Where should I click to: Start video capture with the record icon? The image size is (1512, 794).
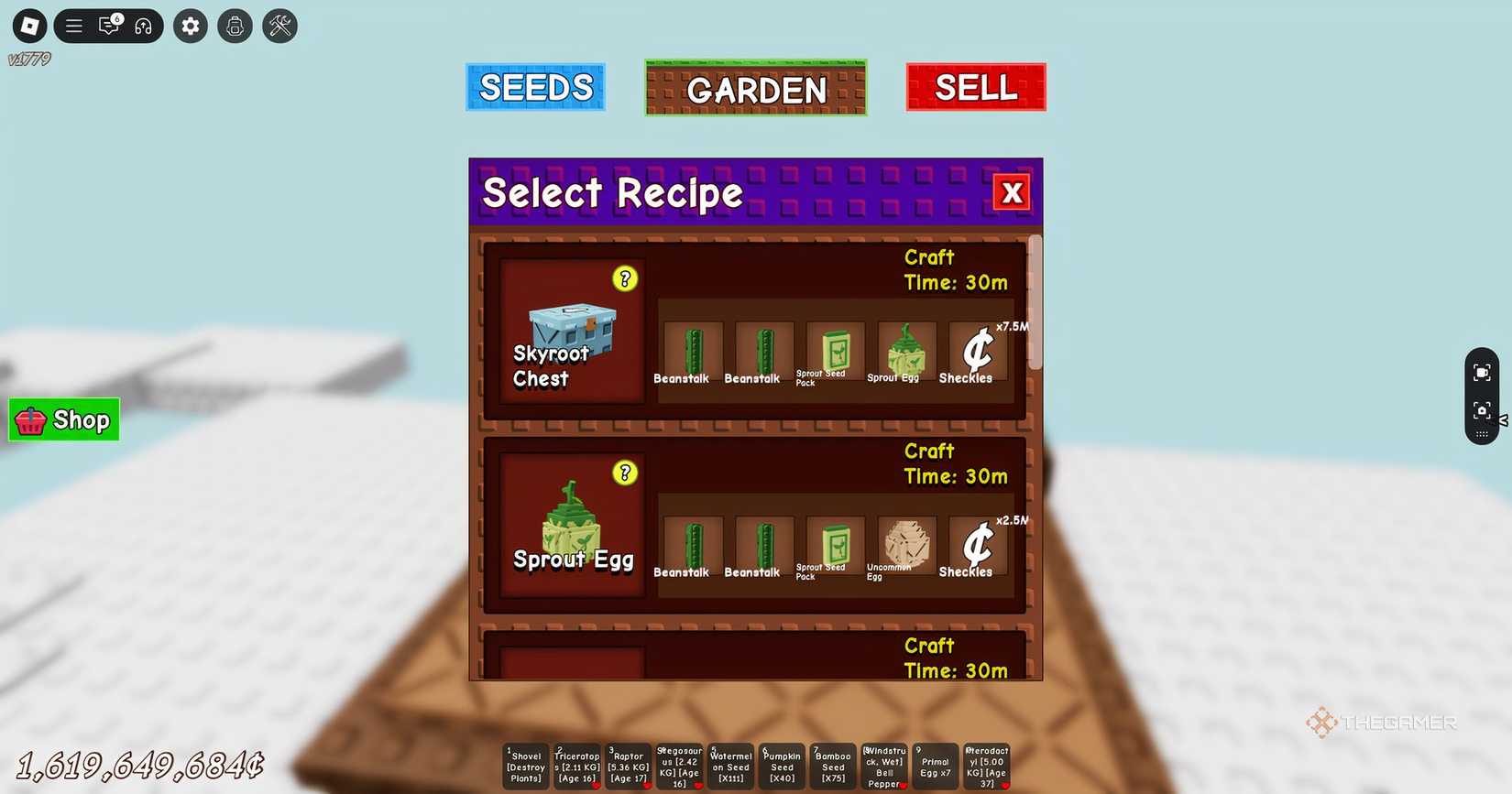1483,372
